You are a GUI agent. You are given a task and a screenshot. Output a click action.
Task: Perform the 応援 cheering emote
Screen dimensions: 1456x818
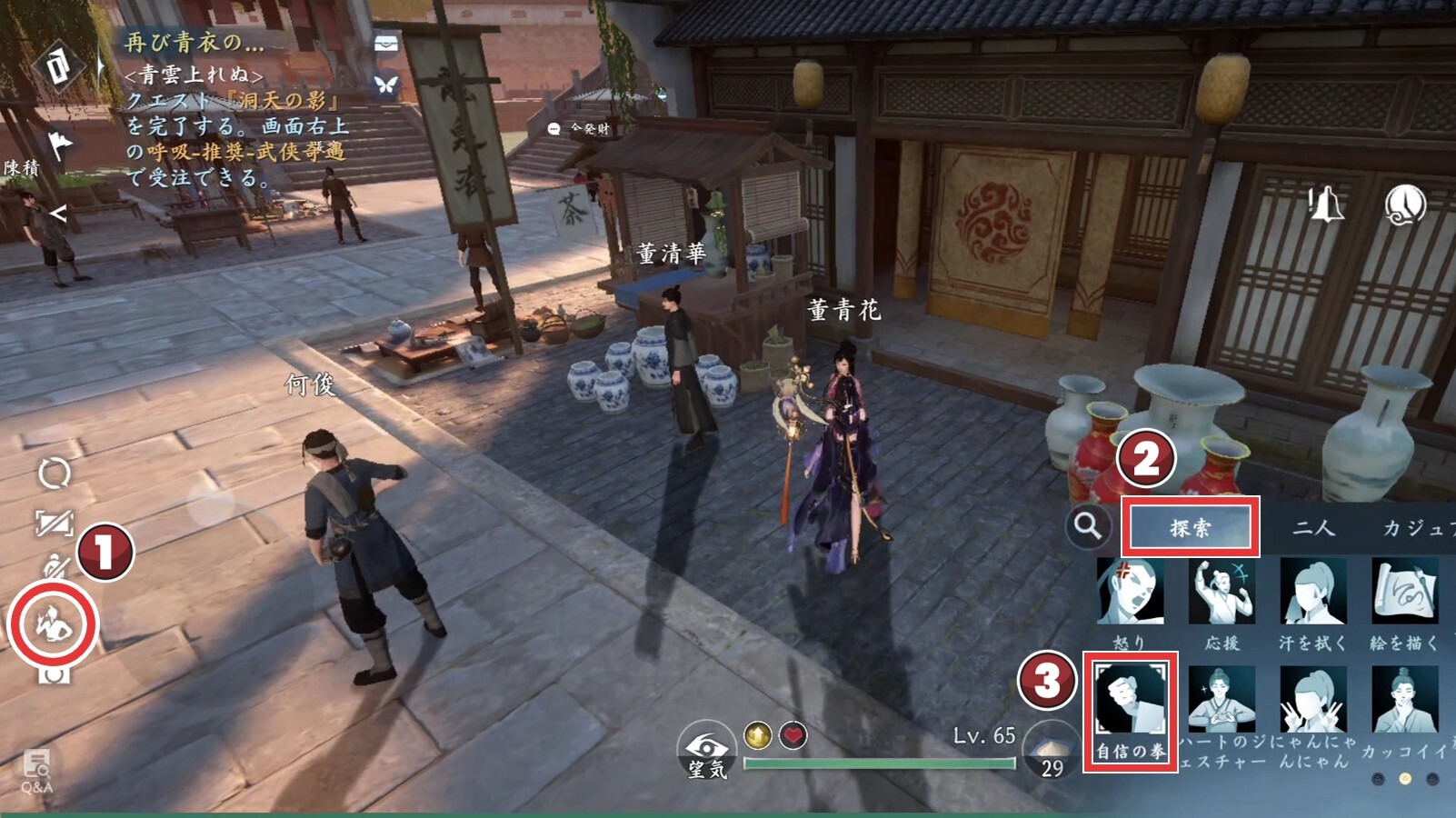[x=1222, y=594]
